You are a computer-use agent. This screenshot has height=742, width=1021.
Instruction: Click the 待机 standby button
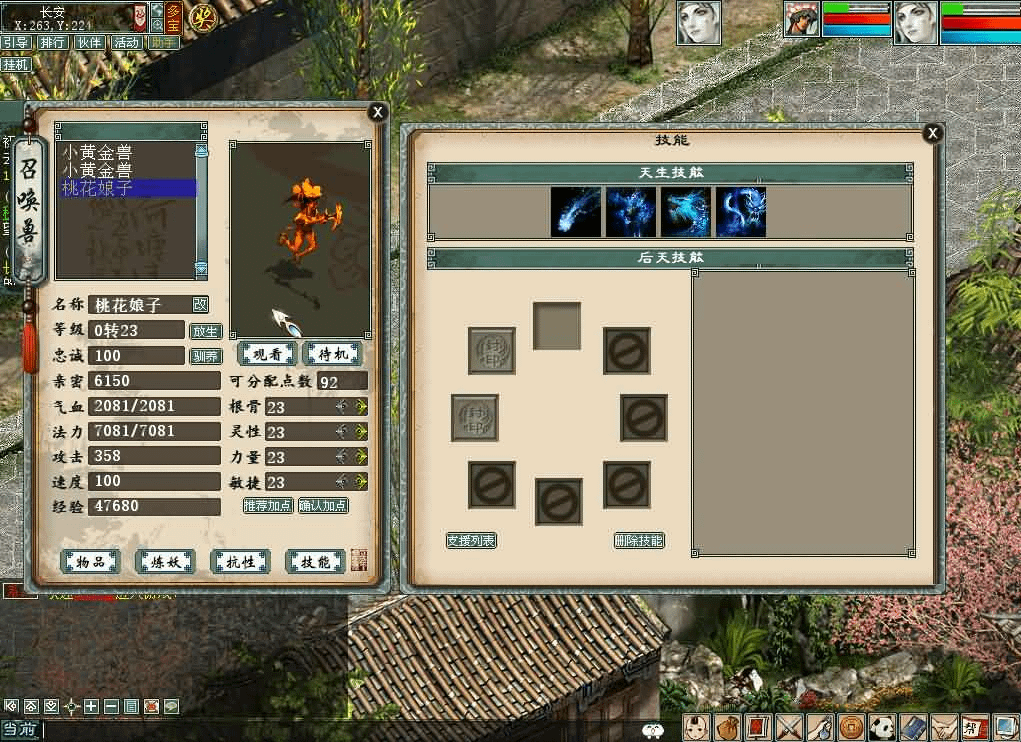tap(331, 354)
